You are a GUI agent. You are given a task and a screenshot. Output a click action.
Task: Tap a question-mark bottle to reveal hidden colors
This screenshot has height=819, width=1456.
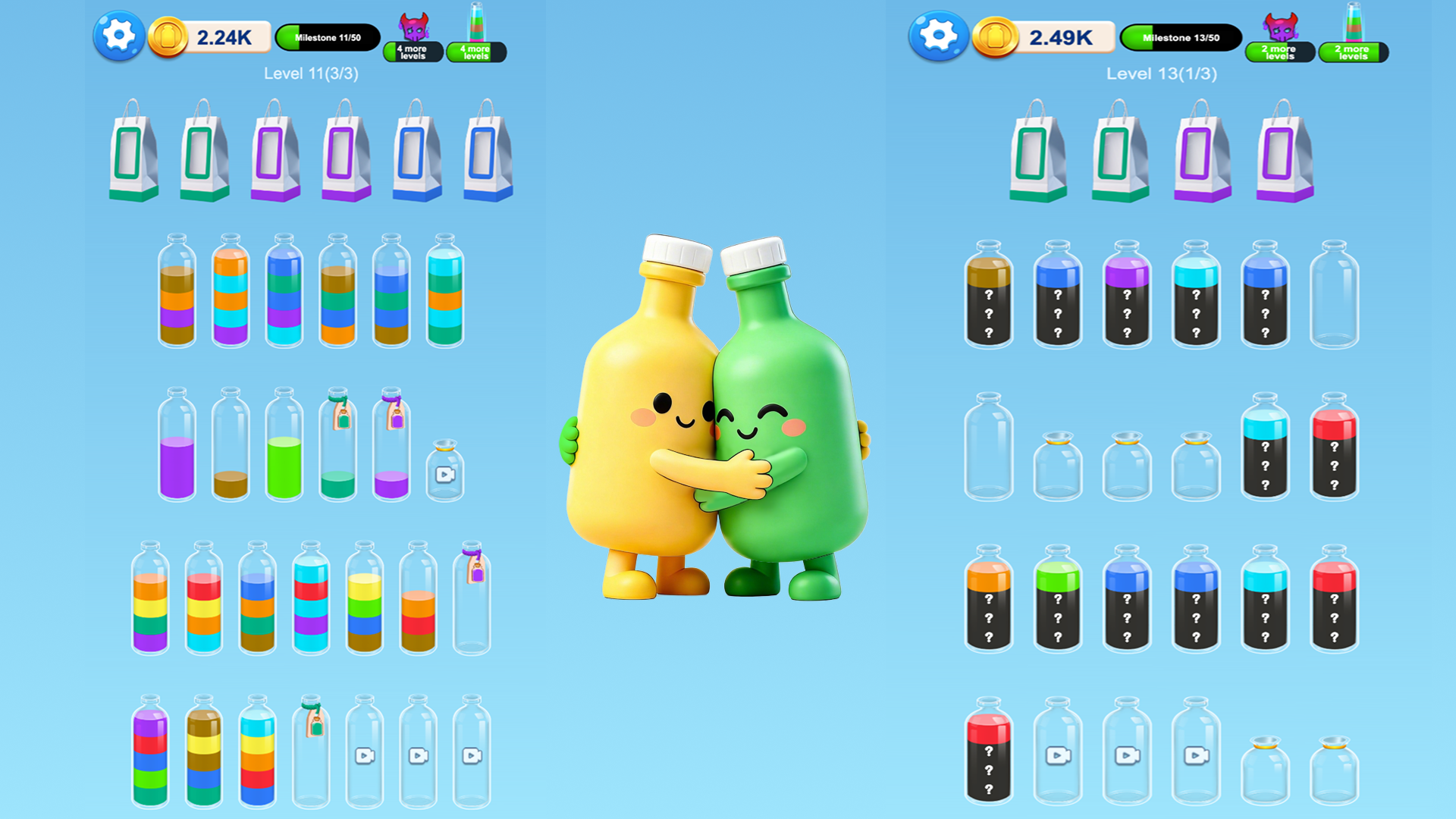point(987,303)
